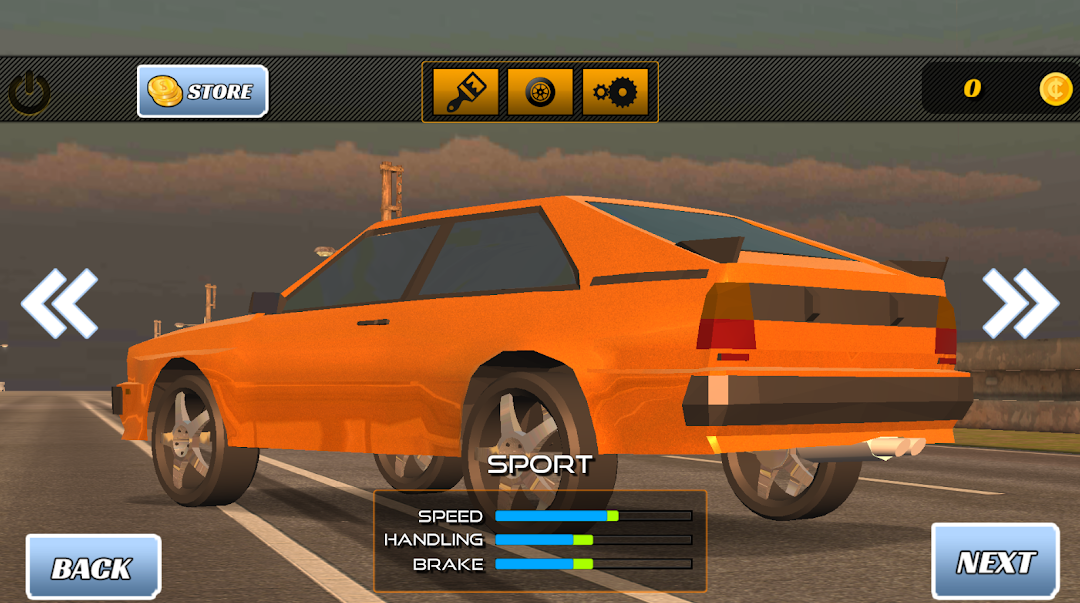This screenshot has width=1080, height=603.
Task: Confirm car with the Next button
Action: point(995,561)
